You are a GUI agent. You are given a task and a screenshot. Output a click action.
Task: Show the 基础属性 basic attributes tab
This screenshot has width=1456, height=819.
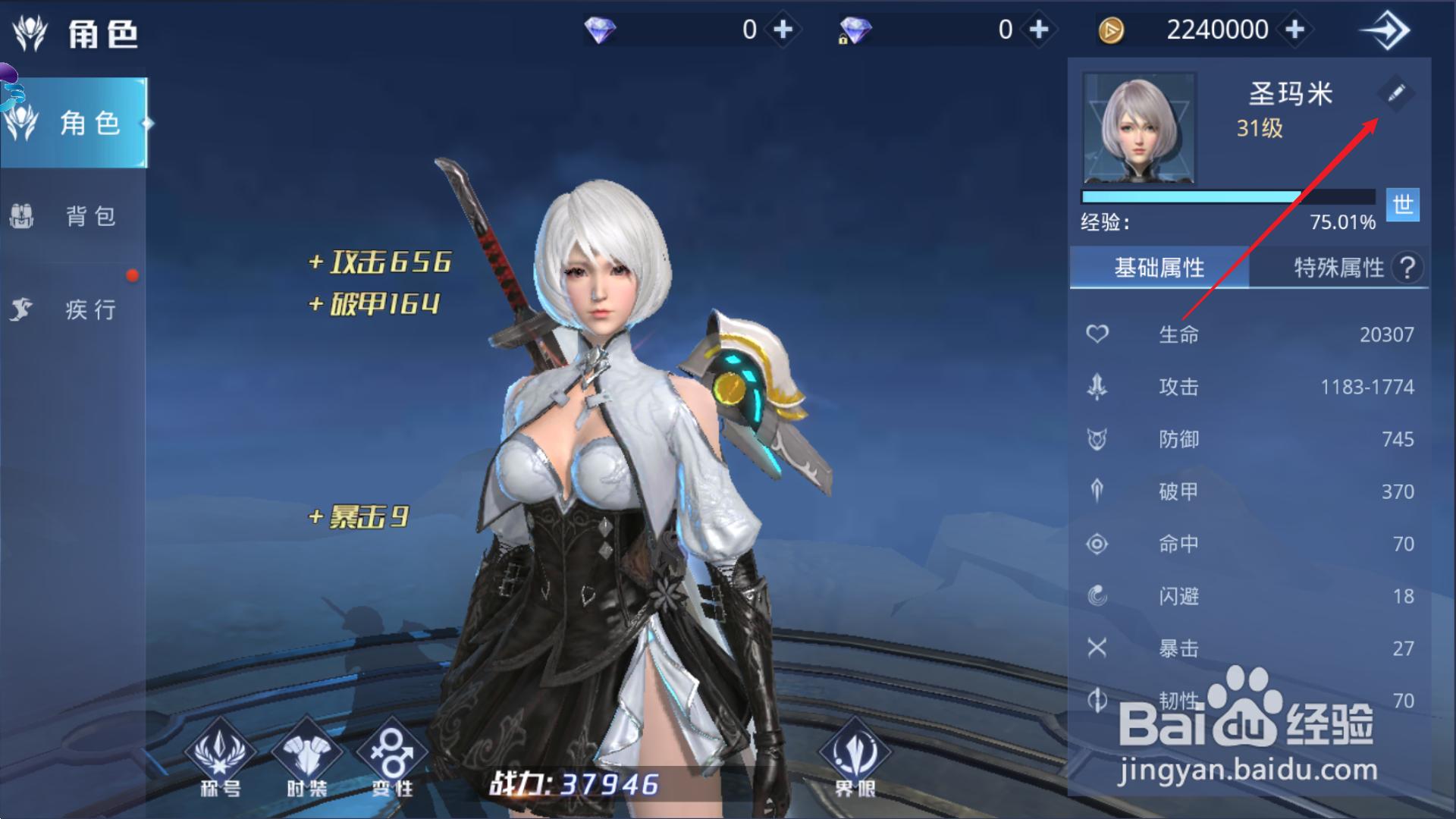pos(1159,268)
